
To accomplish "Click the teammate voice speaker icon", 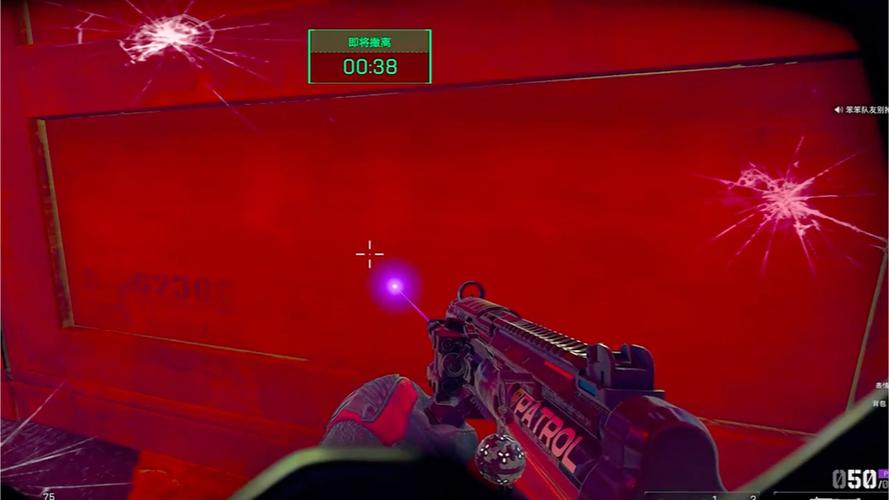I will click(838, 109).
